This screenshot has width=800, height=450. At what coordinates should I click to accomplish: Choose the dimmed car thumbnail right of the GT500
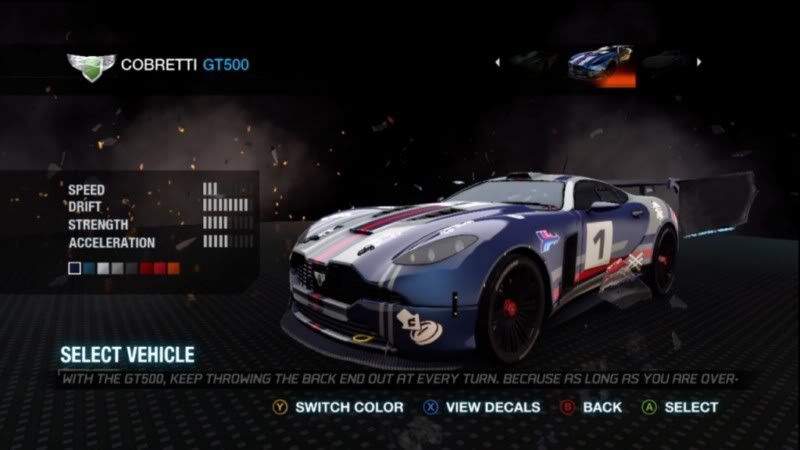(x=665, y=62)
